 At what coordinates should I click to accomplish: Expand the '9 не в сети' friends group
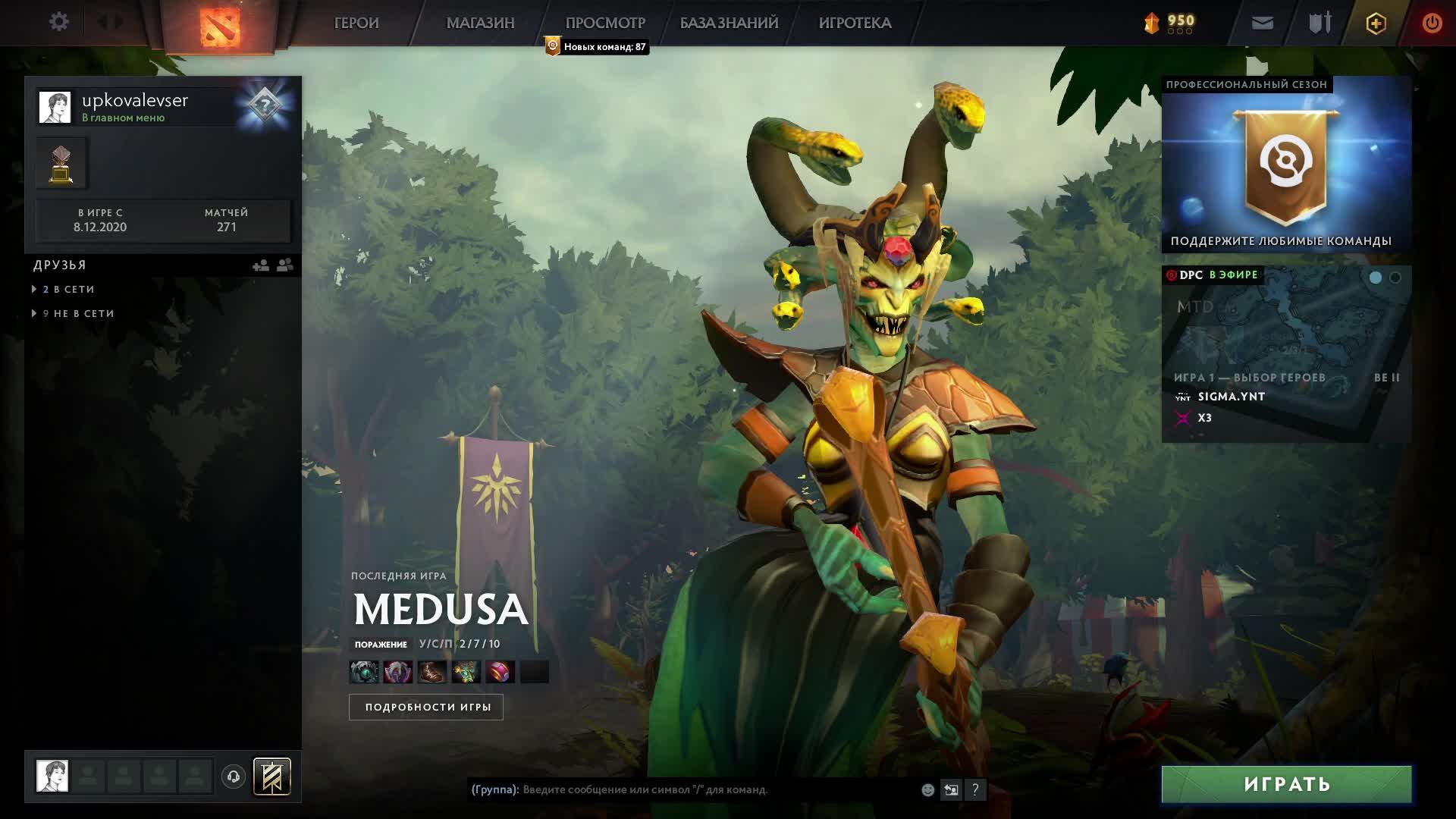click(78, 313)
